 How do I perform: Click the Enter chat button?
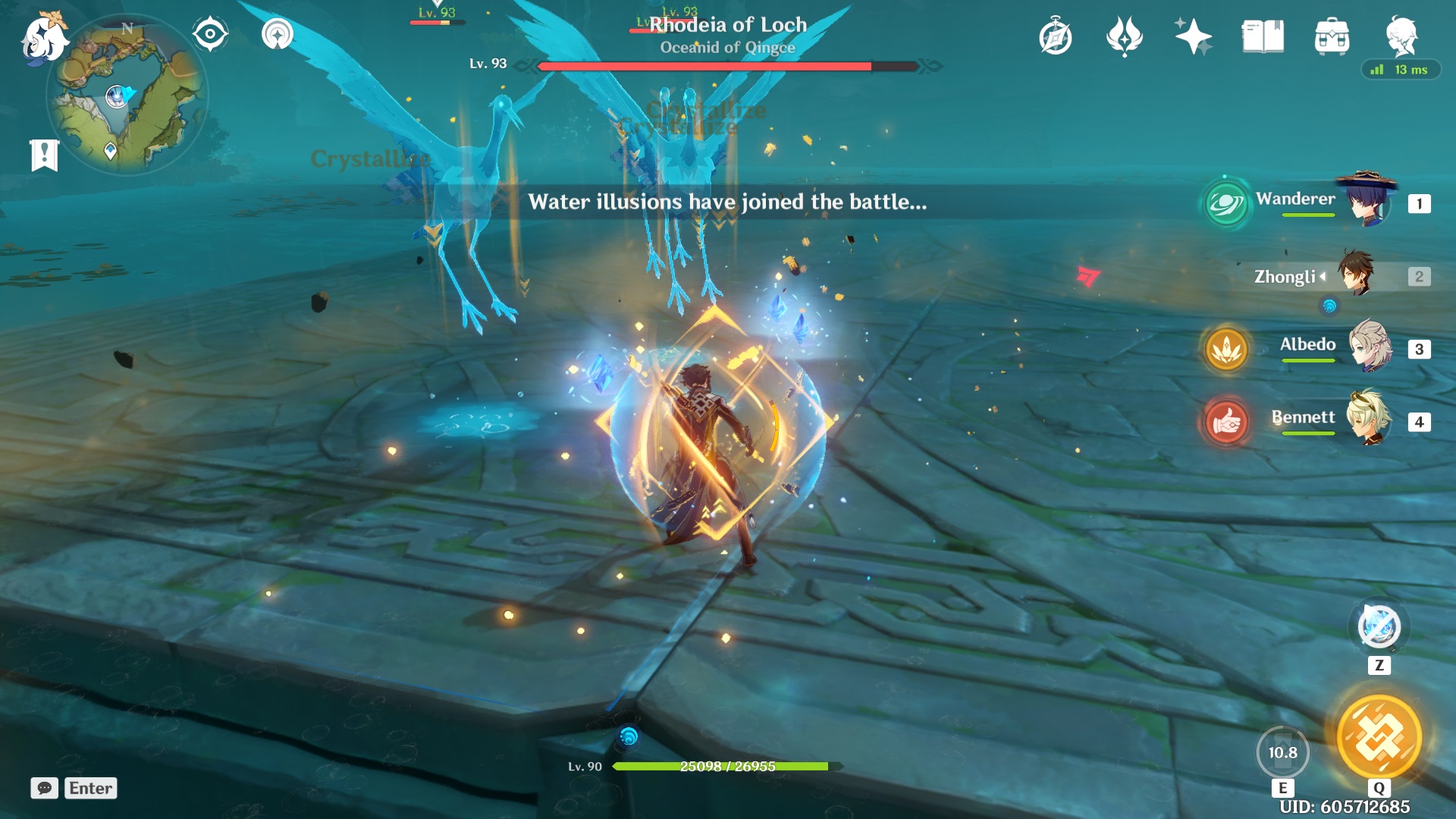point(89,788)
